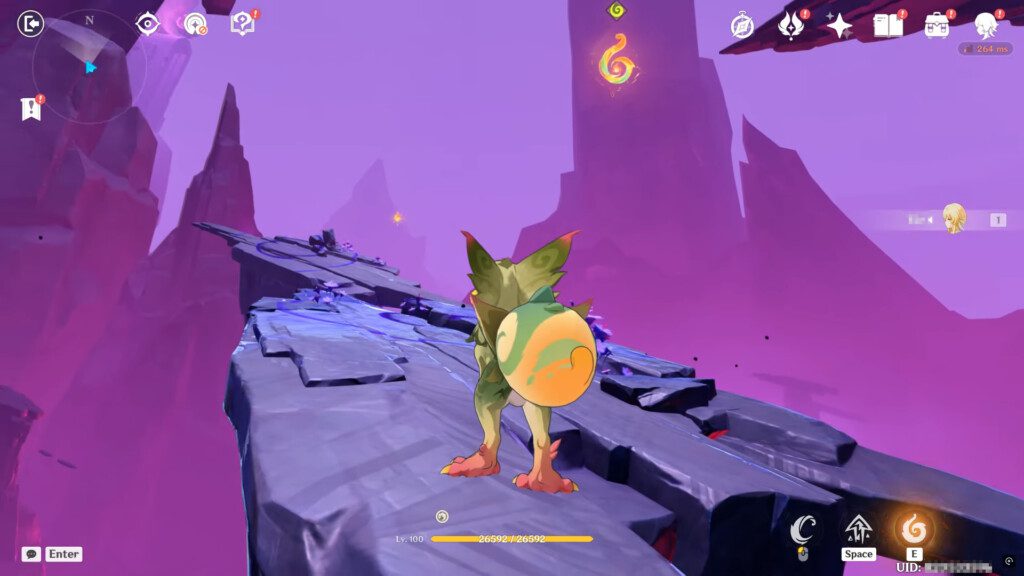Activate the glowing orange swirl skill

[x=913, y=529]
